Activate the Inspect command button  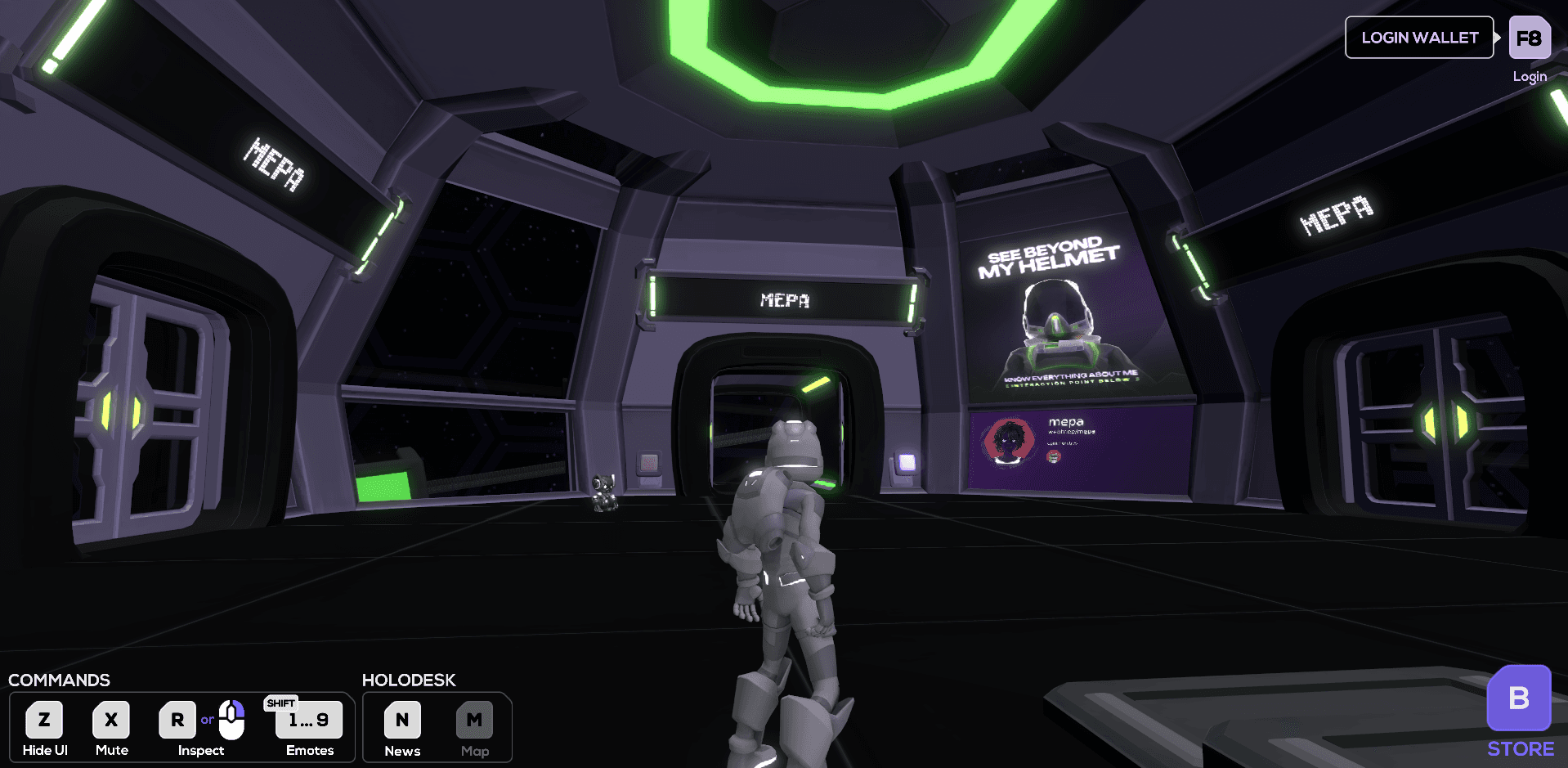click(177, 721)
